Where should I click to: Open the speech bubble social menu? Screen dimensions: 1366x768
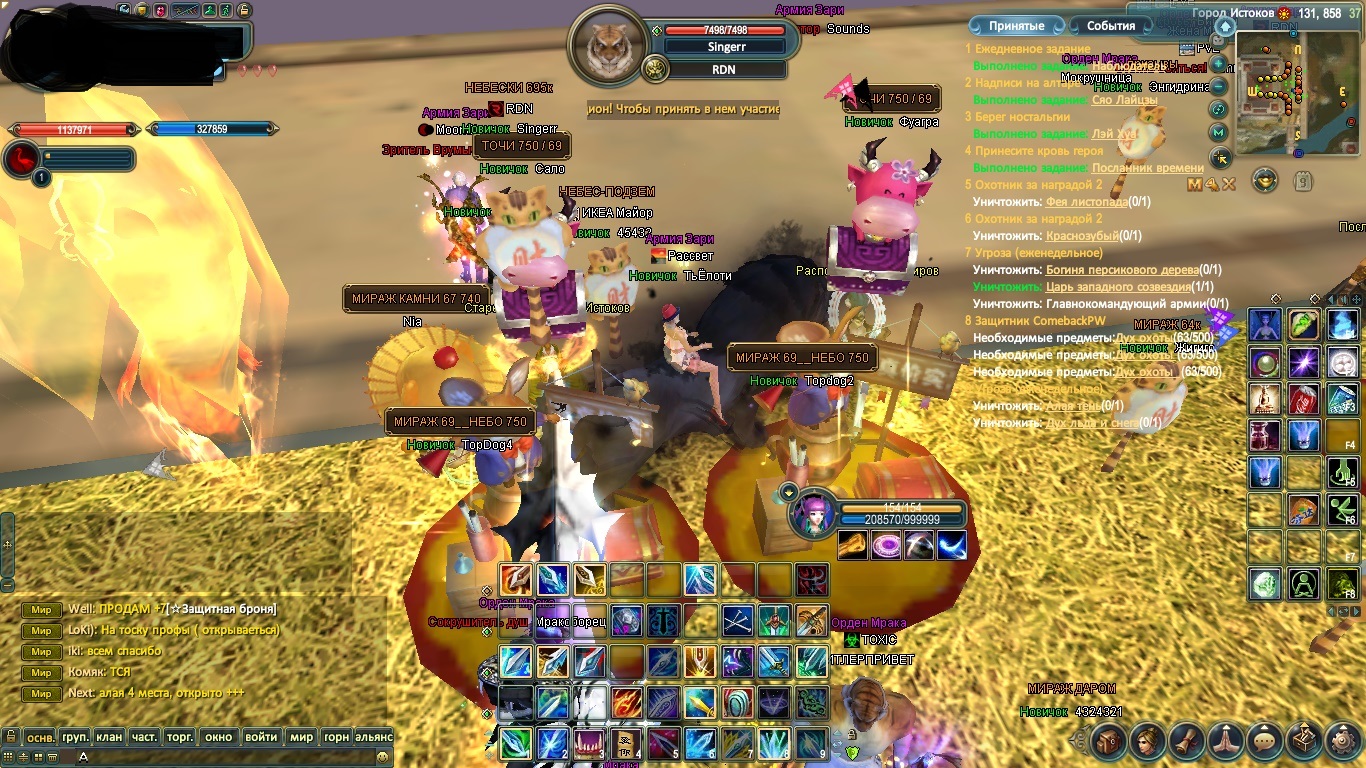1265,741
